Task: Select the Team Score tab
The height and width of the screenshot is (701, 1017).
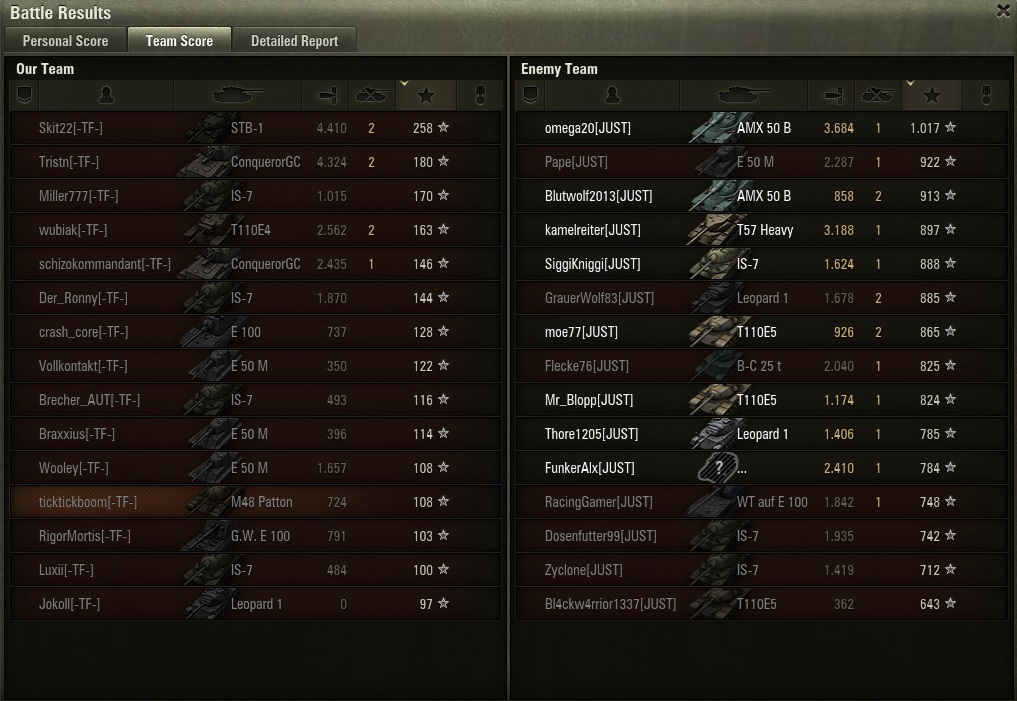Action: coord(179,41)
